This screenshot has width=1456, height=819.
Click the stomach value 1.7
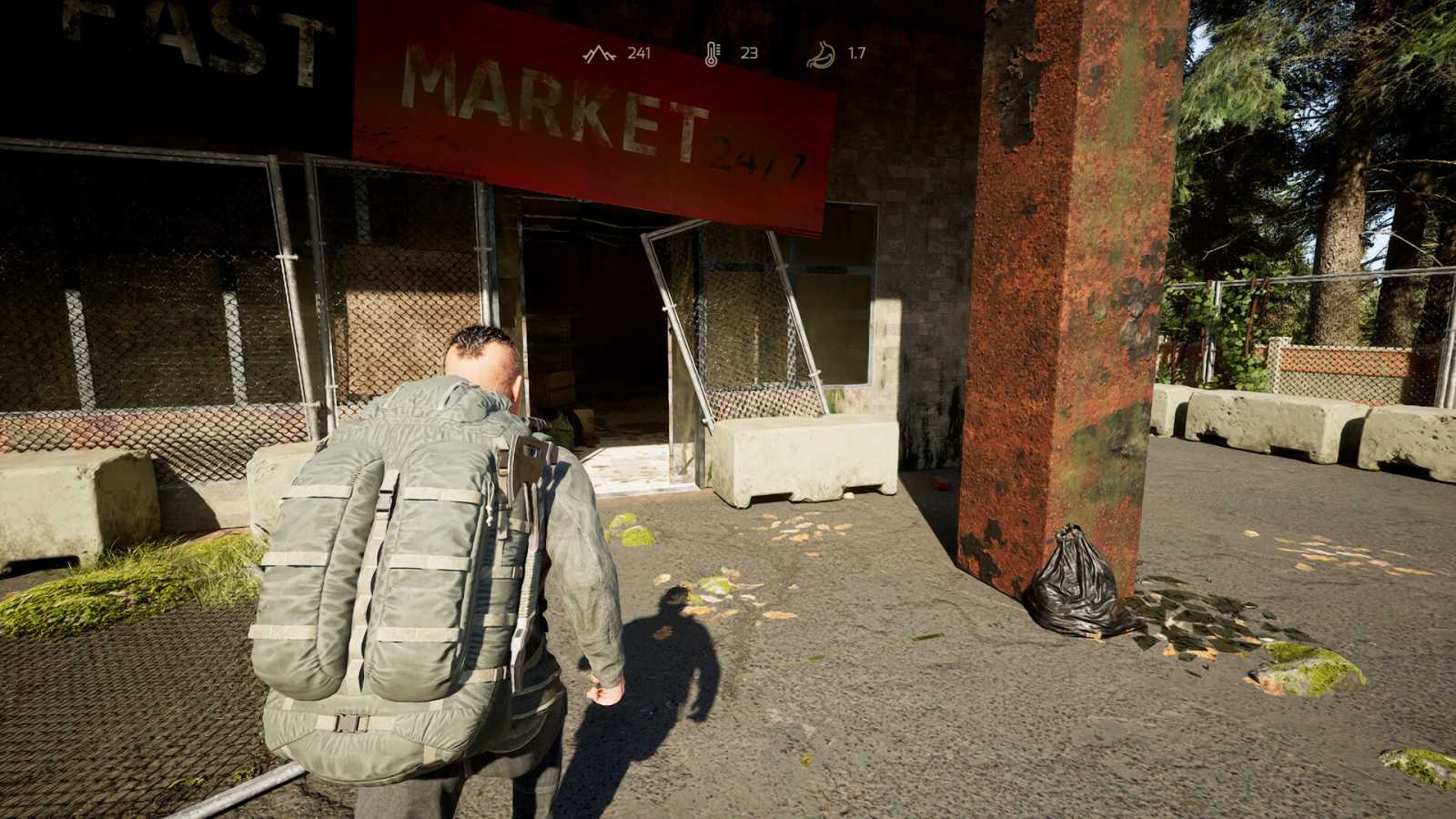pos(856,53)
